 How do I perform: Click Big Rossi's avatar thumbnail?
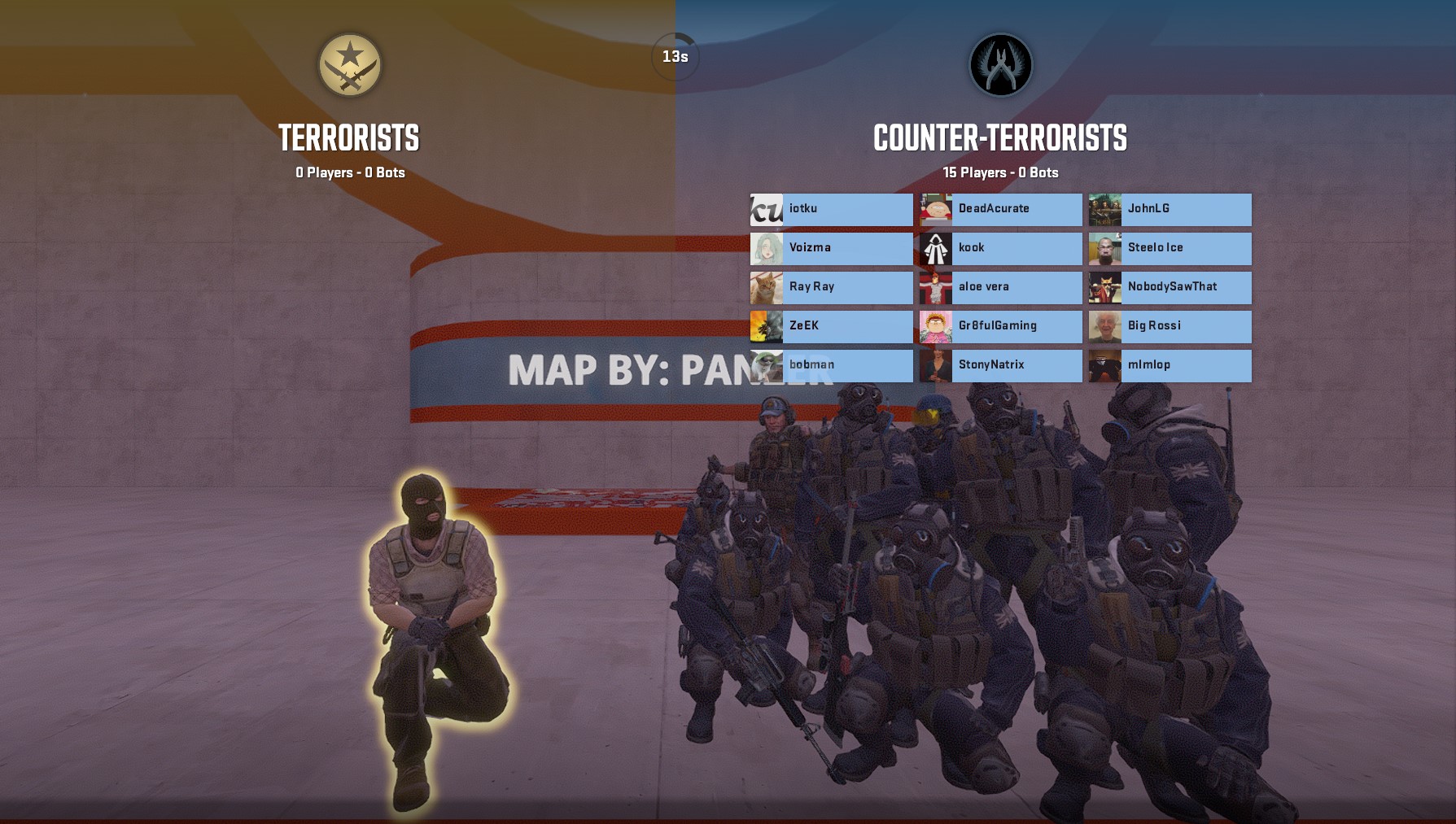tap(1104, 326)
